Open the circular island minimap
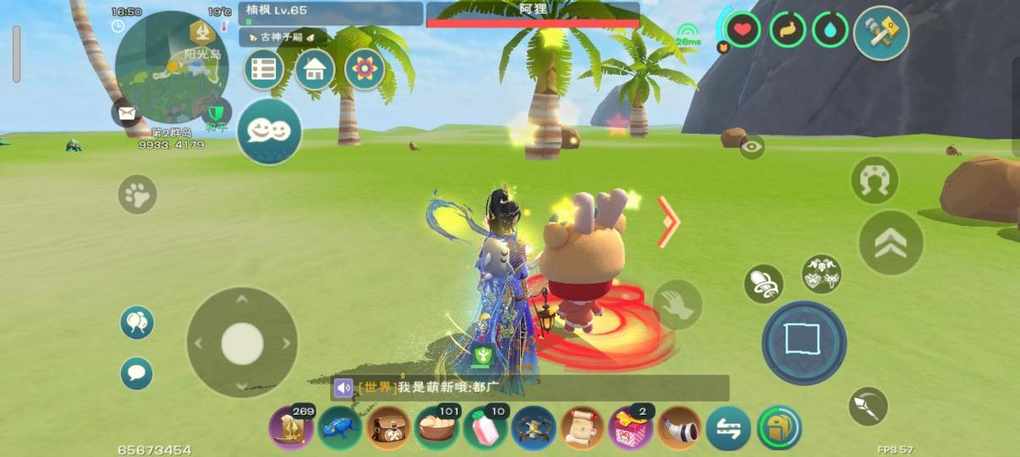This screenshot has height=457, width=1020. click(172, 68)
